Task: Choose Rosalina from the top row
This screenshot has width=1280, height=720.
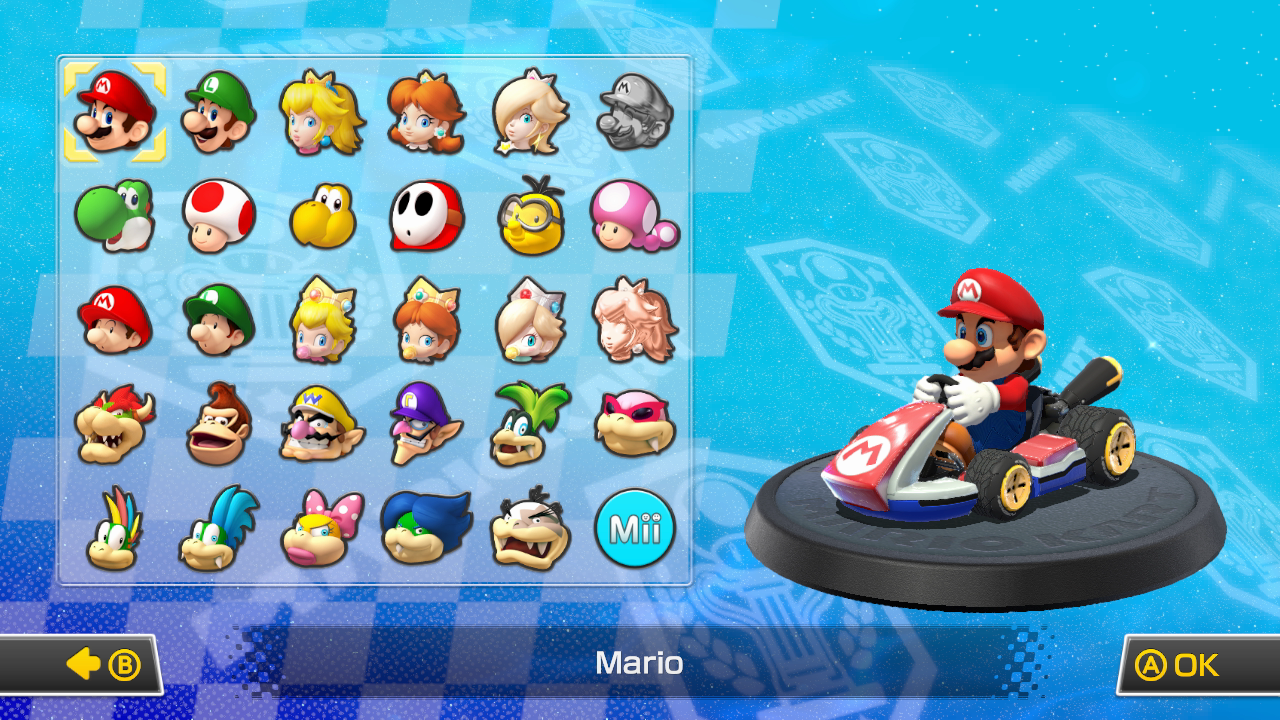Action: 531,112
